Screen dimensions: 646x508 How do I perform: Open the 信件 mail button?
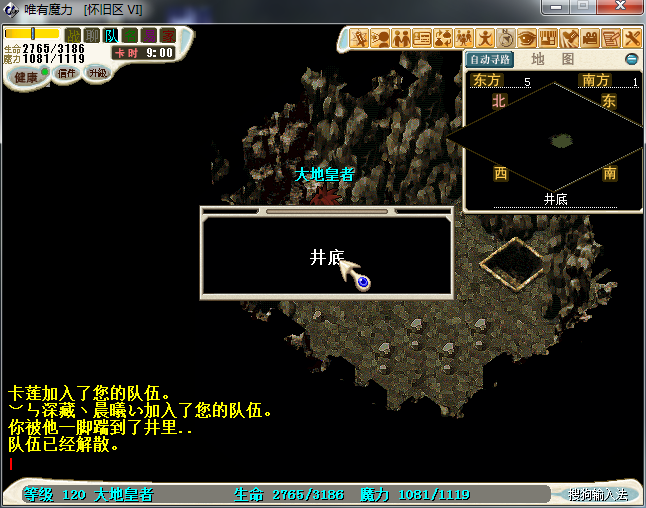click(x=67, y=74)
